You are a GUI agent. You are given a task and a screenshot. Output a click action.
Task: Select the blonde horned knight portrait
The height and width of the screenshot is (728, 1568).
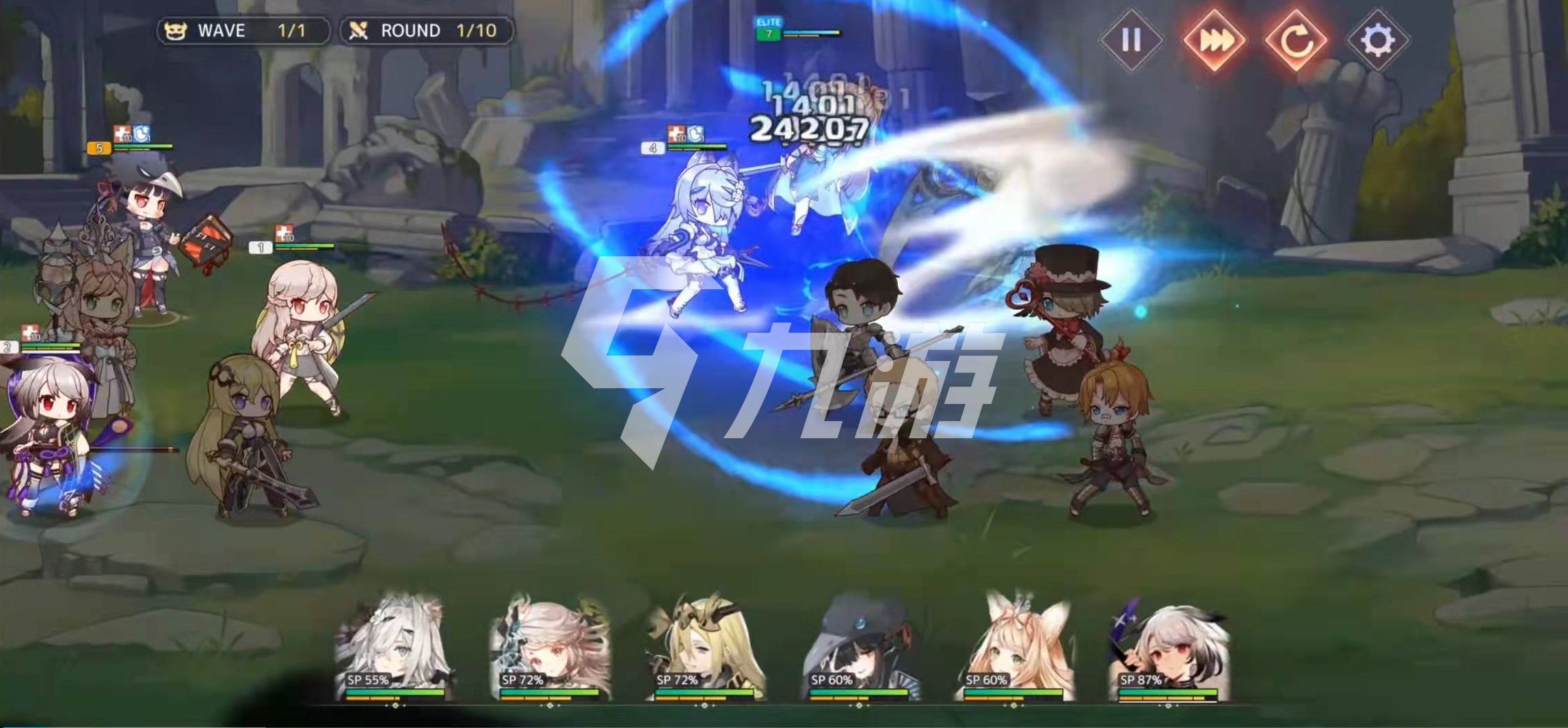pos(704,647)
